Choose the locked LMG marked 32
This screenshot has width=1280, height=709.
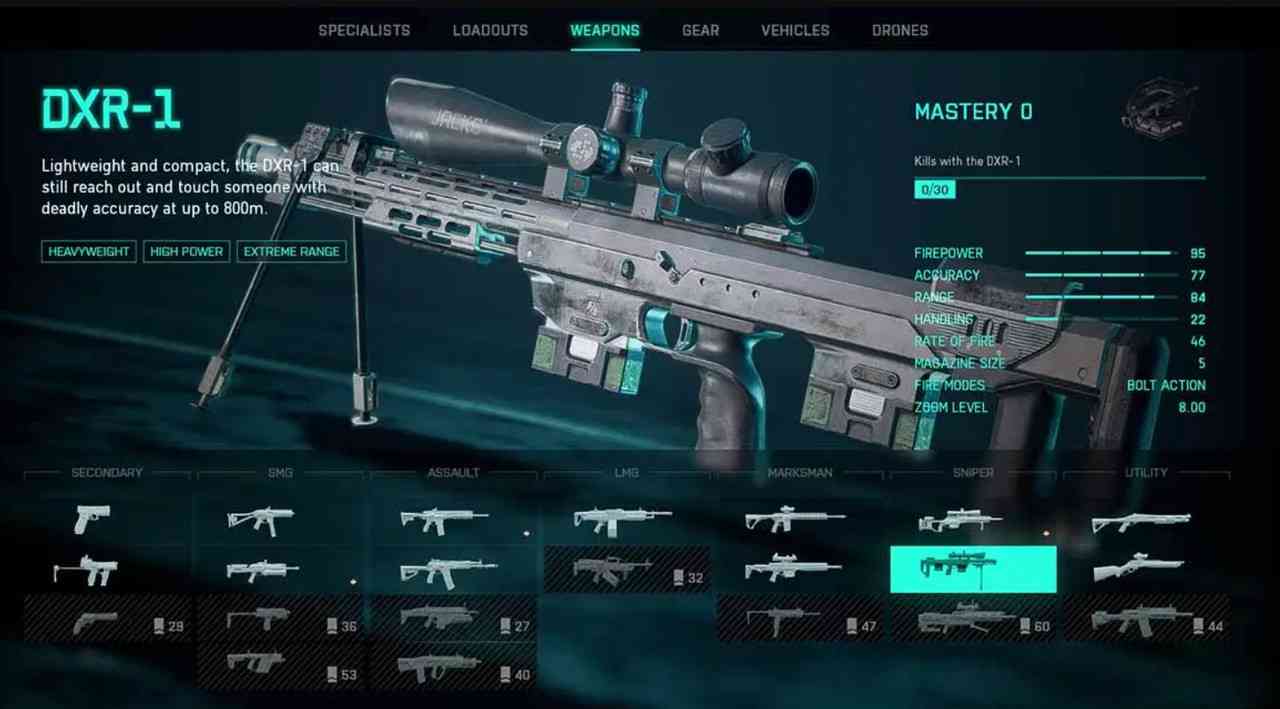point(627,570)
